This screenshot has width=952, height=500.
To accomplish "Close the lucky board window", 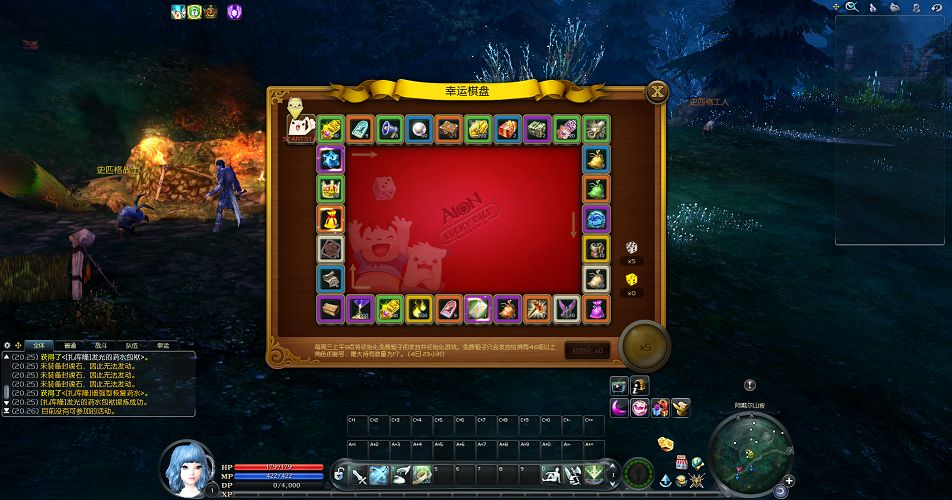I will pyautogui.click(x=656, y=93).
